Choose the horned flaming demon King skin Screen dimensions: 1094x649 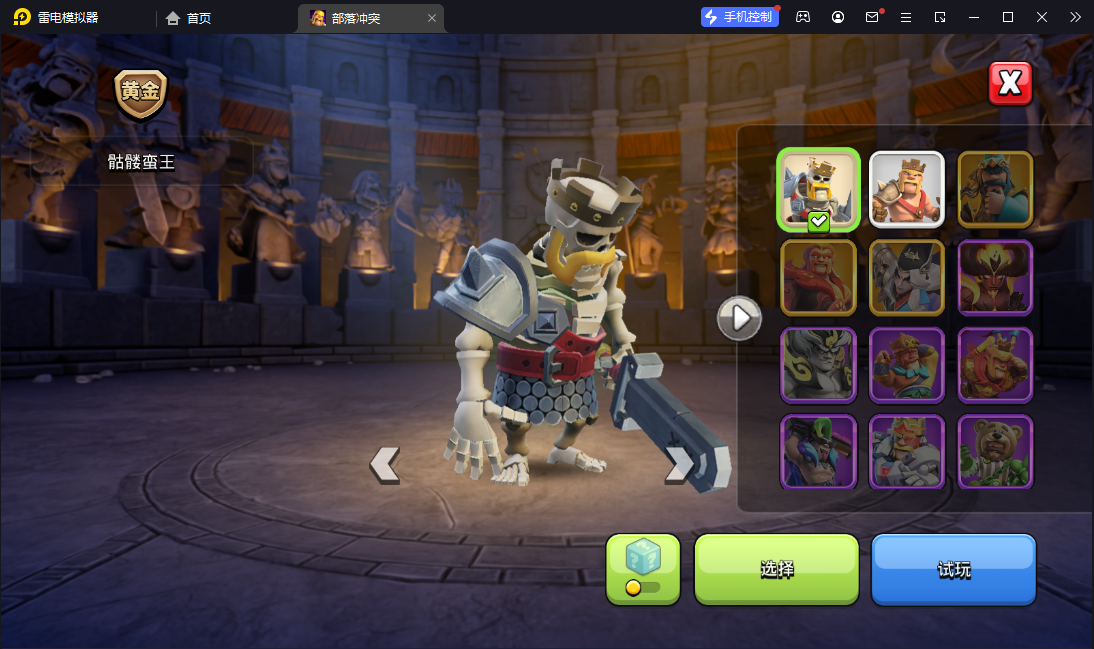point(995,277)
